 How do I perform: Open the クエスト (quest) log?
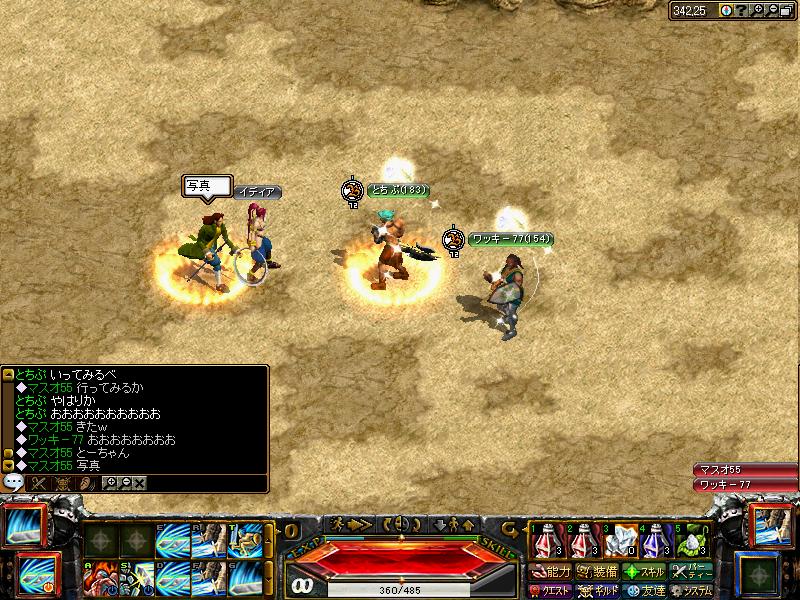point(552,590)
